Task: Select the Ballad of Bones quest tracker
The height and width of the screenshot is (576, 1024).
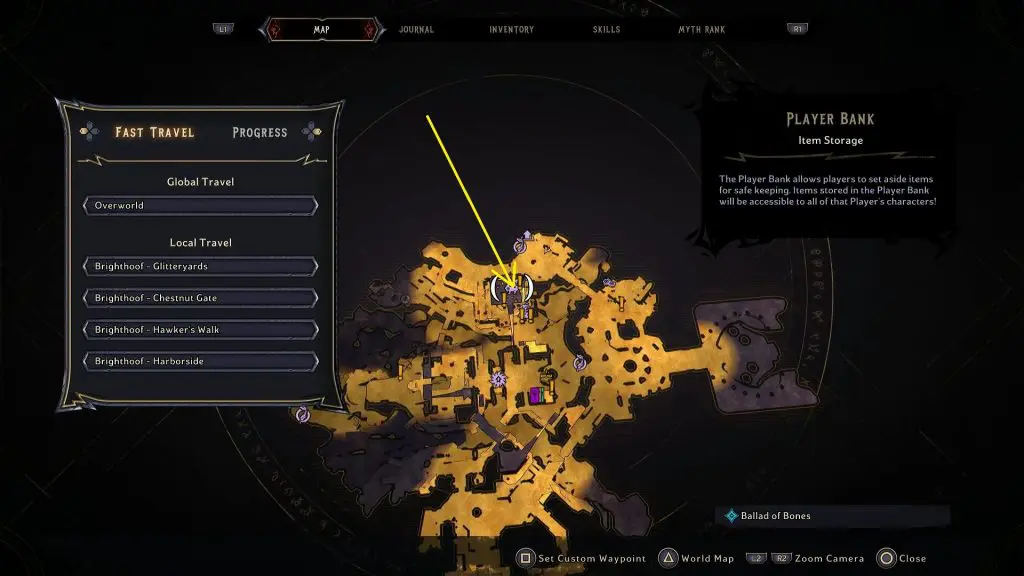Action: pyautogui.click(x=775, y=516)
